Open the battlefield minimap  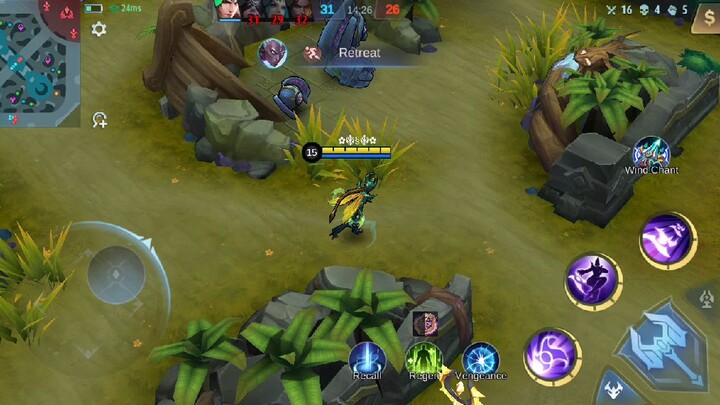(40, 62)
